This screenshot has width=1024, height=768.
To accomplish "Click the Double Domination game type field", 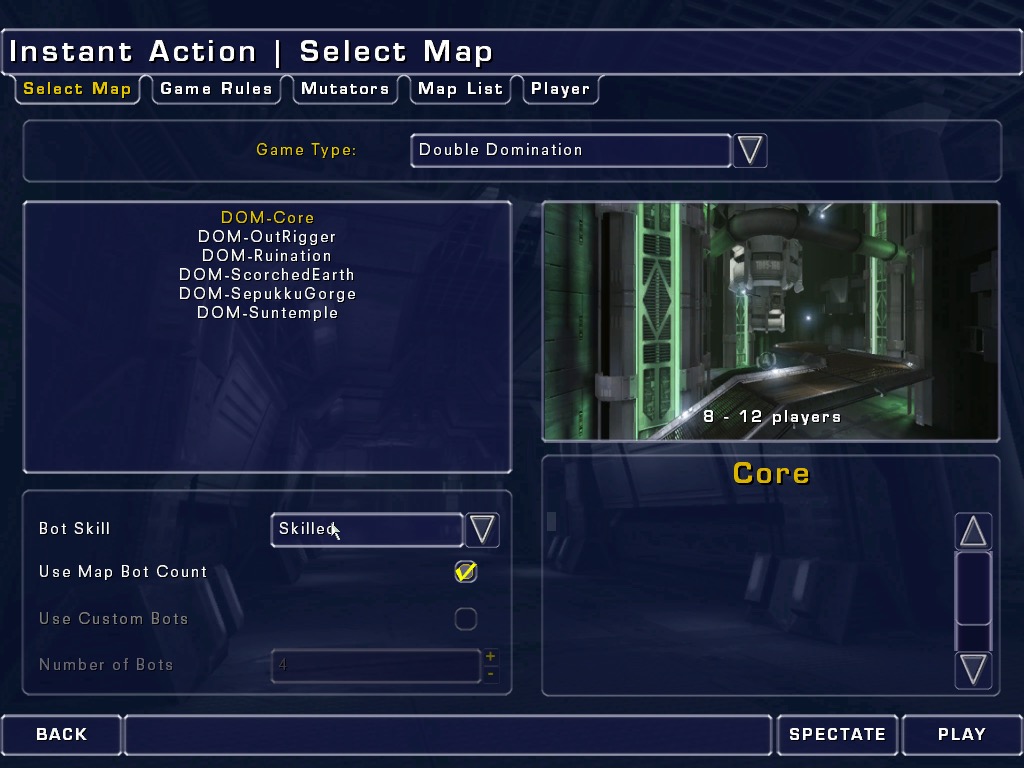I will click(x=570, y=150).
